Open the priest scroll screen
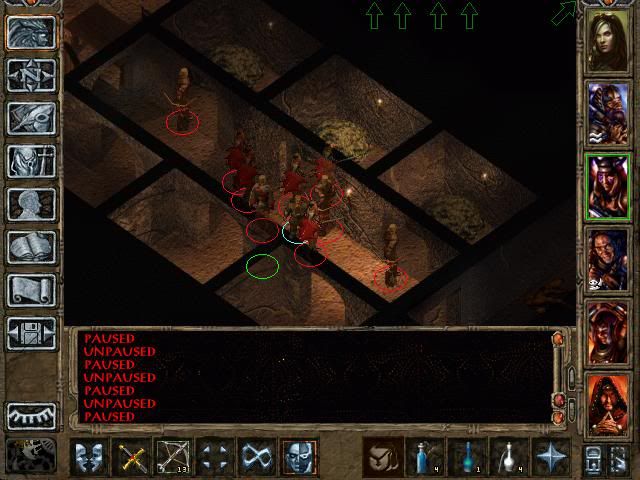This screenshot has height=480, width=640. [x=30, y=290]
